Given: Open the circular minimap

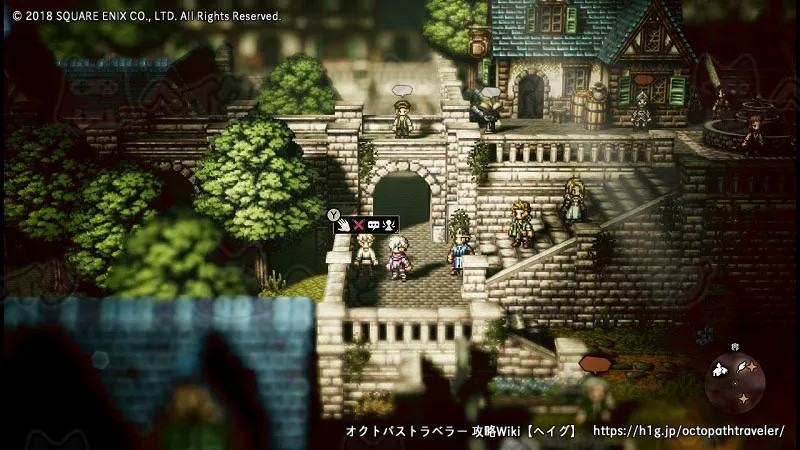Looking at the screenshot, I should 735,381.
